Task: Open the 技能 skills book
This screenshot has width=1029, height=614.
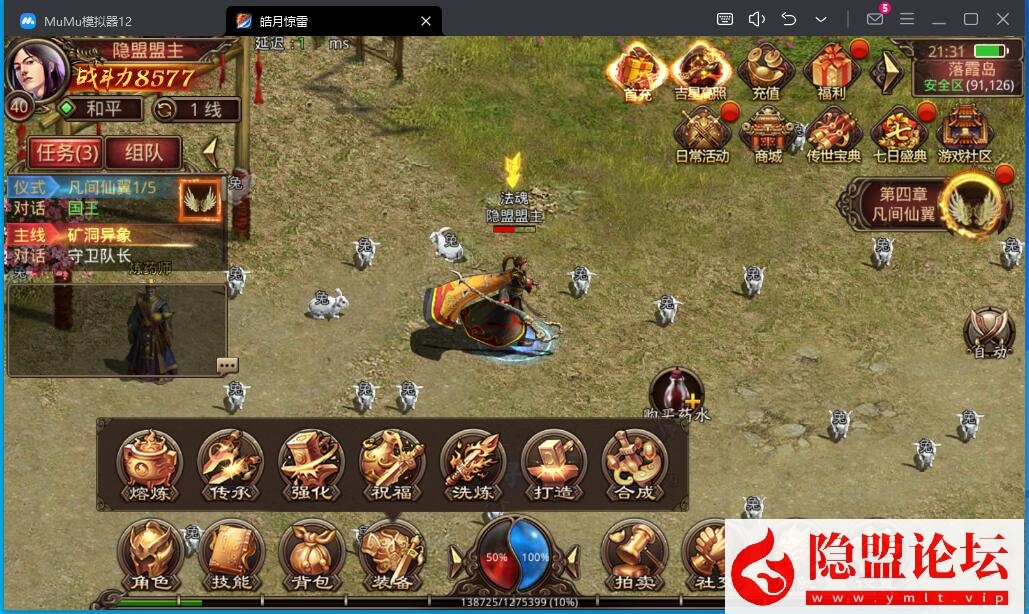Action: pyautogui.click(x=231, y=555)
